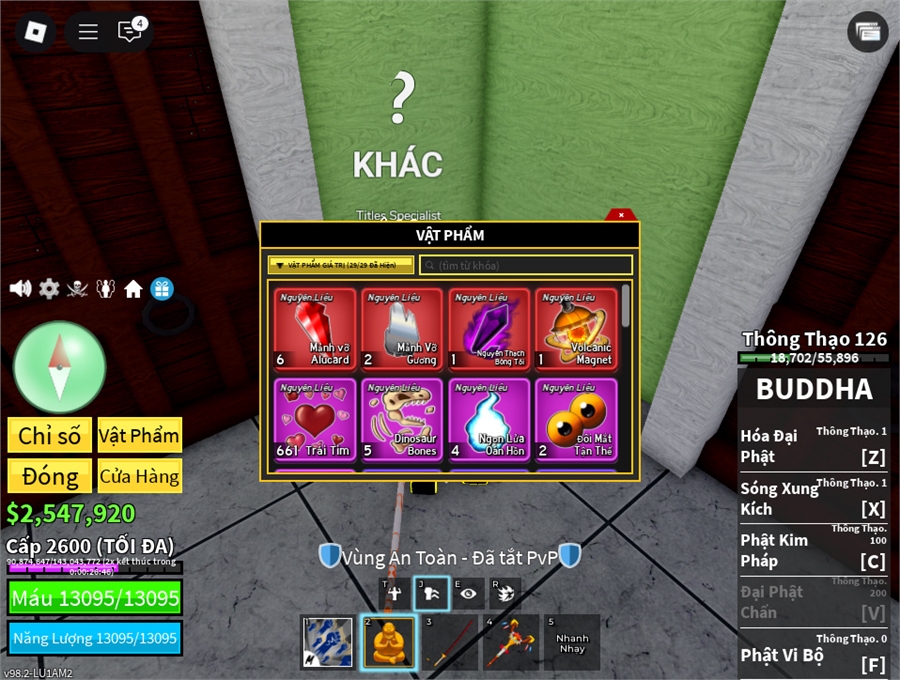
Task: Open the Cửa Hàng shop
Action: click(x=139, y=476)
